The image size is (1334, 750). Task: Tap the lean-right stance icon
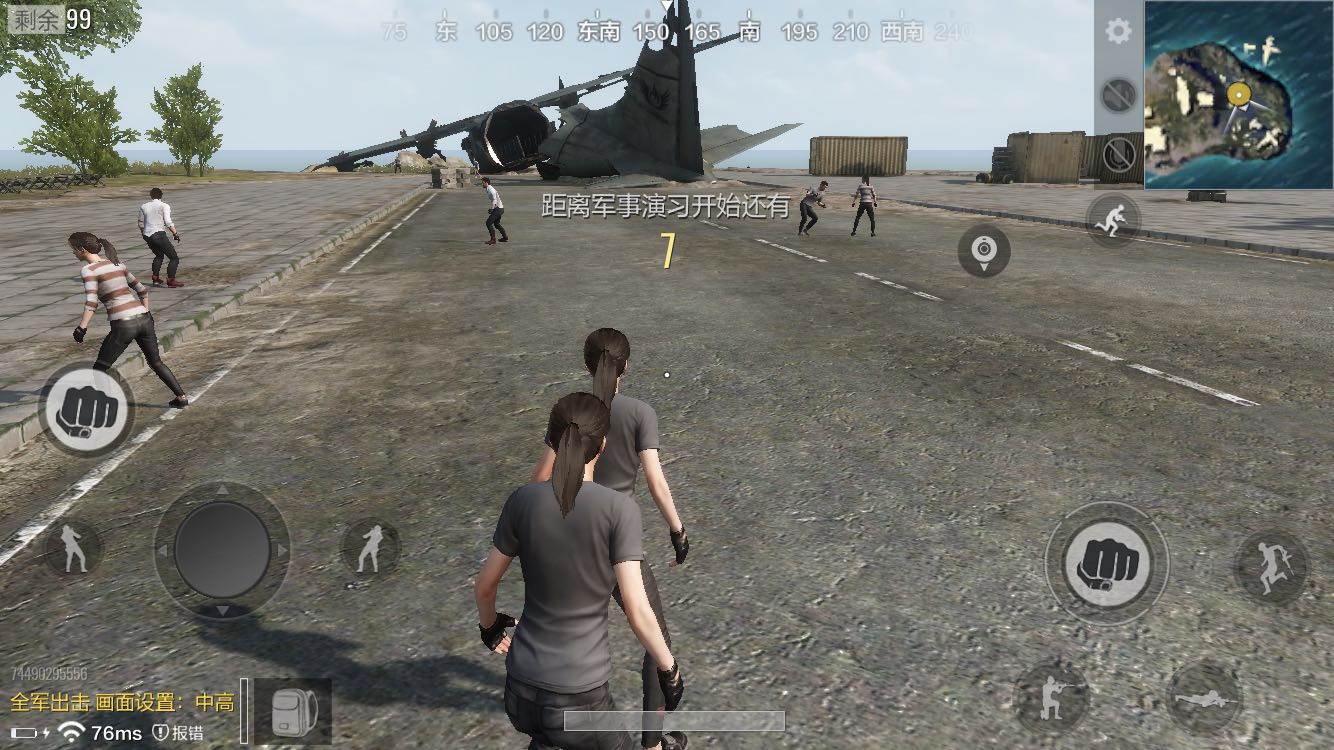(370, 548)
